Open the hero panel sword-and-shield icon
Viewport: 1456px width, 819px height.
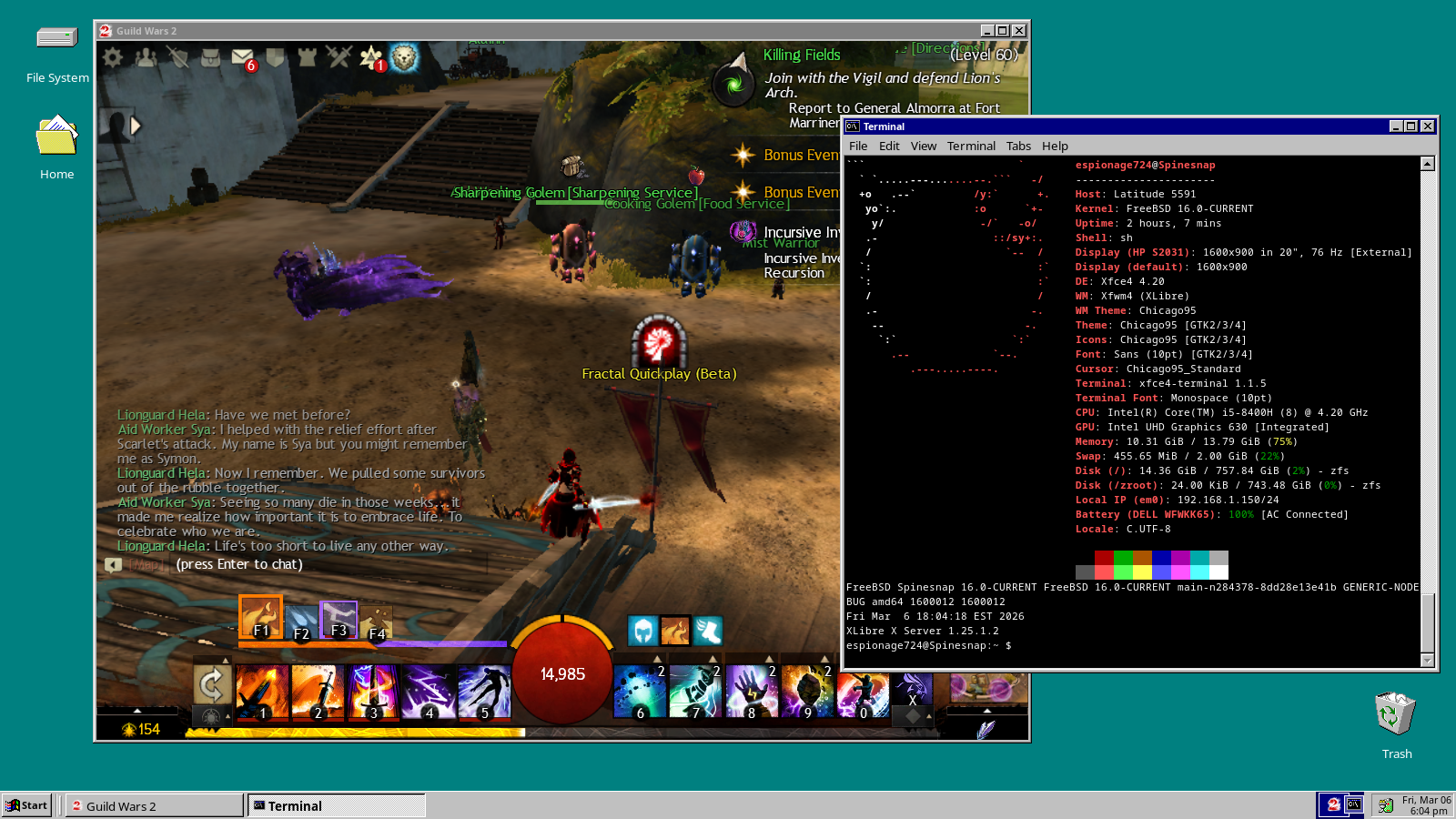[177, 57]
